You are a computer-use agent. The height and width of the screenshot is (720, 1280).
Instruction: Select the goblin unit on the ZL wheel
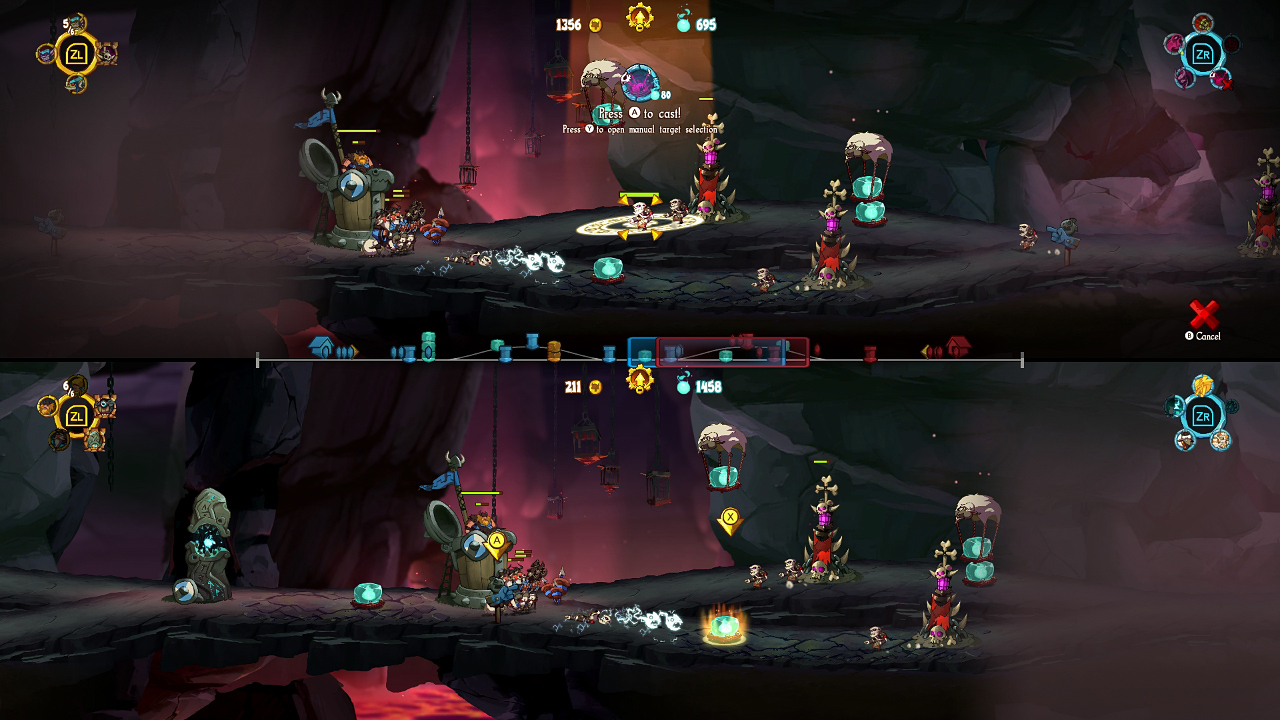(x=76, y=23)
